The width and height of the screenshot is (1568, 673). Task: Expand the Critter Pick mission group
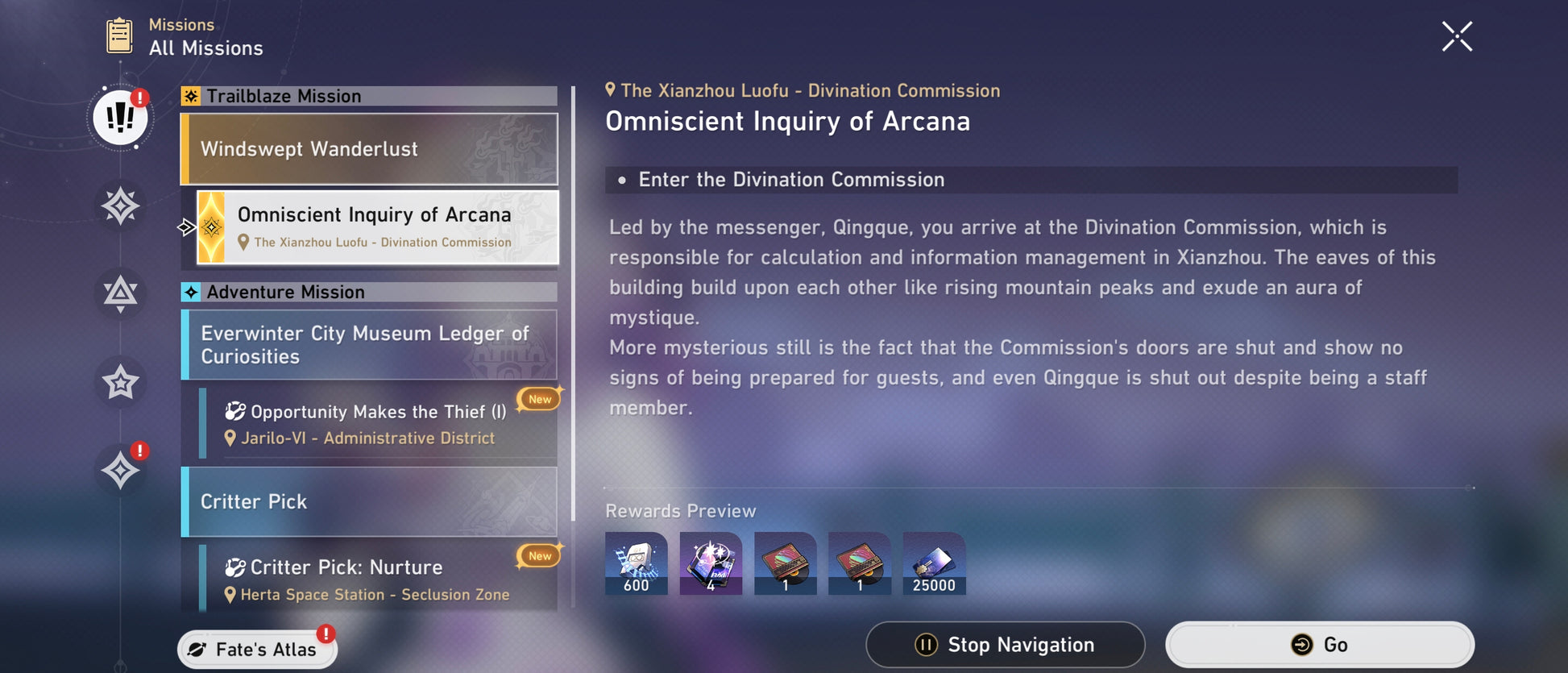[369, 501]
